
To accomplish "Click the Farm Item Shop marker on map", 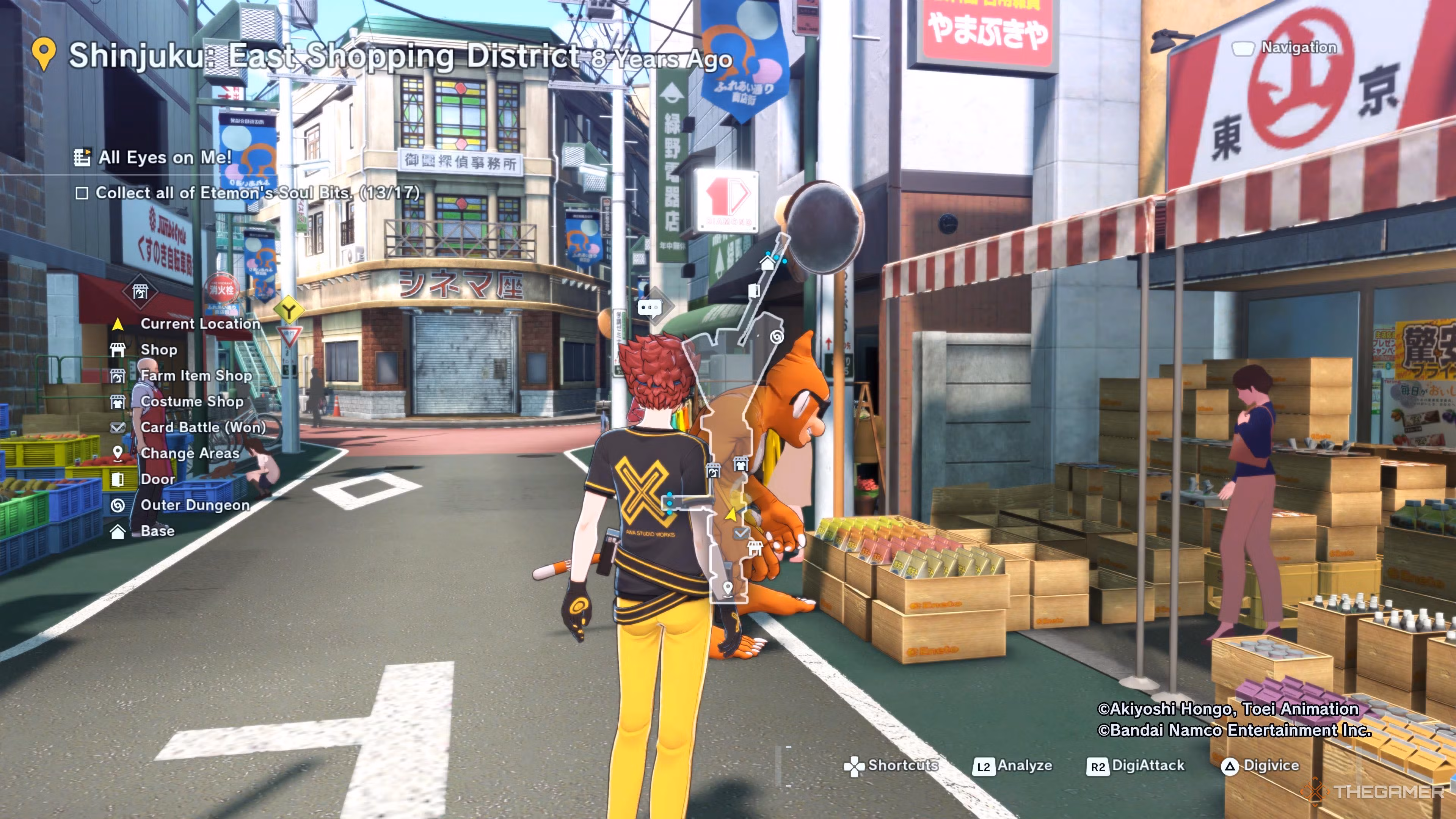I will point(714,470).
